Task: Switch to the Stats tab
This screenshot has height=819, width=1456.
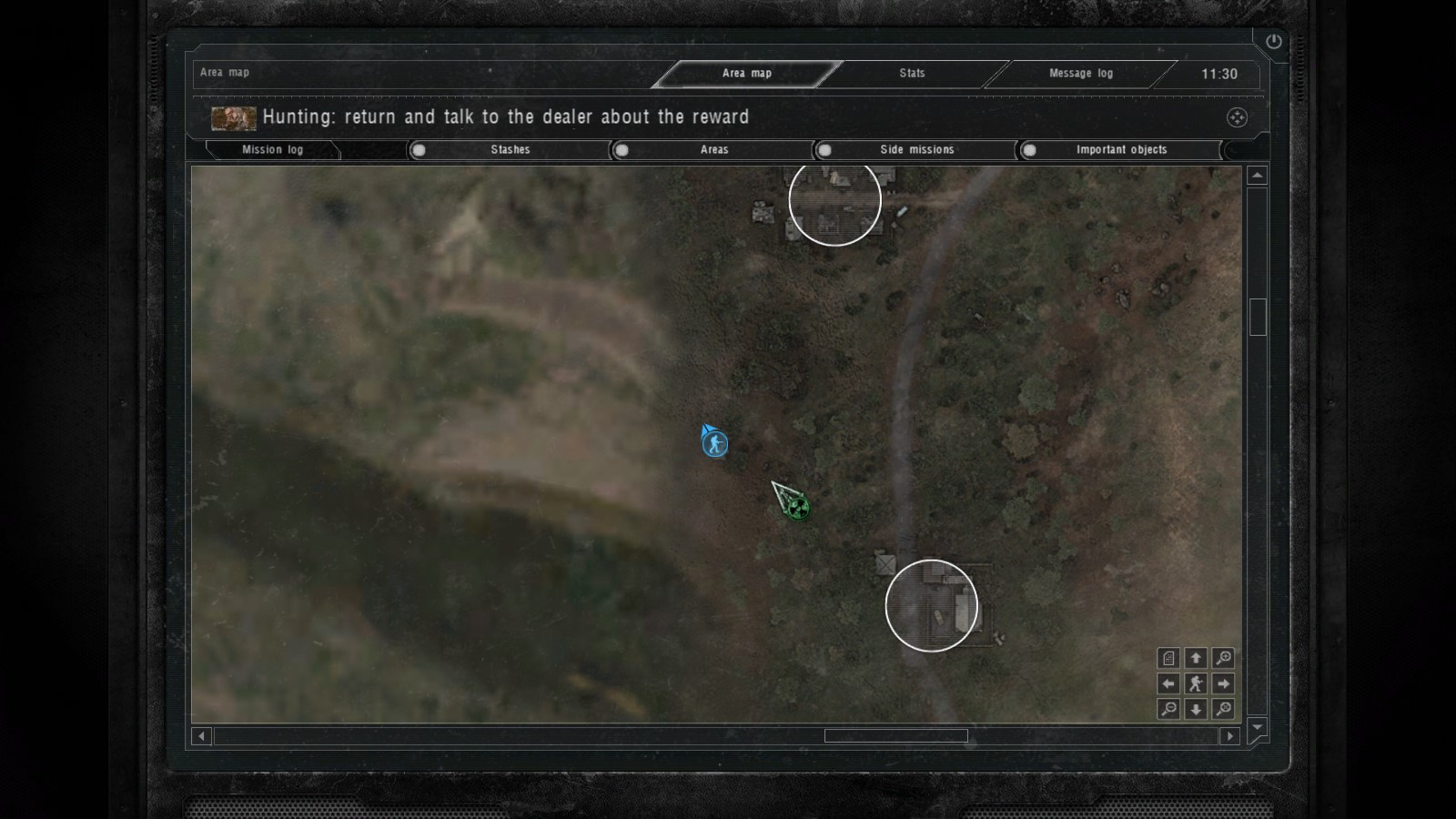Action: [x=912, y=74]
